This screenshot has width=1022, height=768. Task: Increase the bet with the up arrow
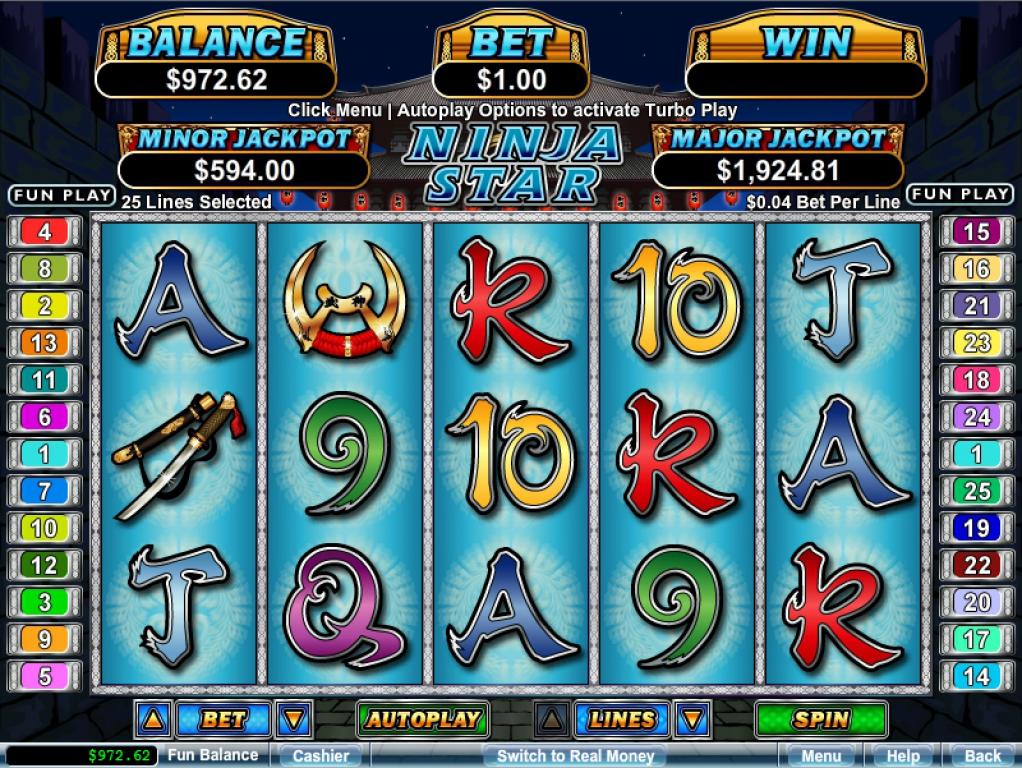click(x=153, y=718)
